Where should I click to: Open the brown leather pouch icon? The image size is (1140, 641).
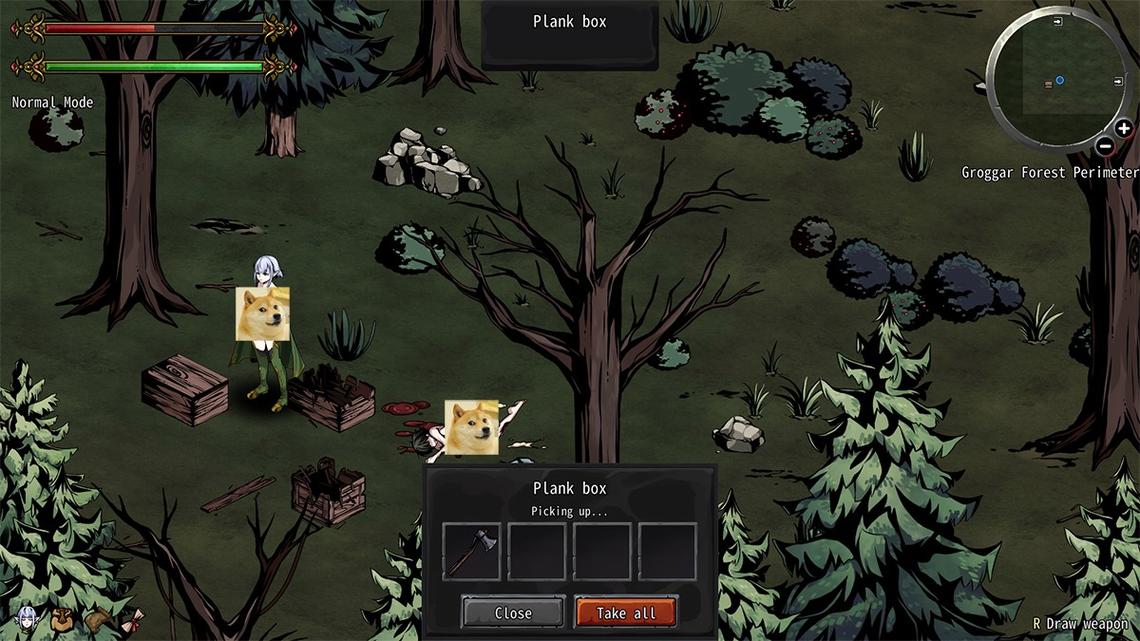pyautogui.click(x=97, y=619)
